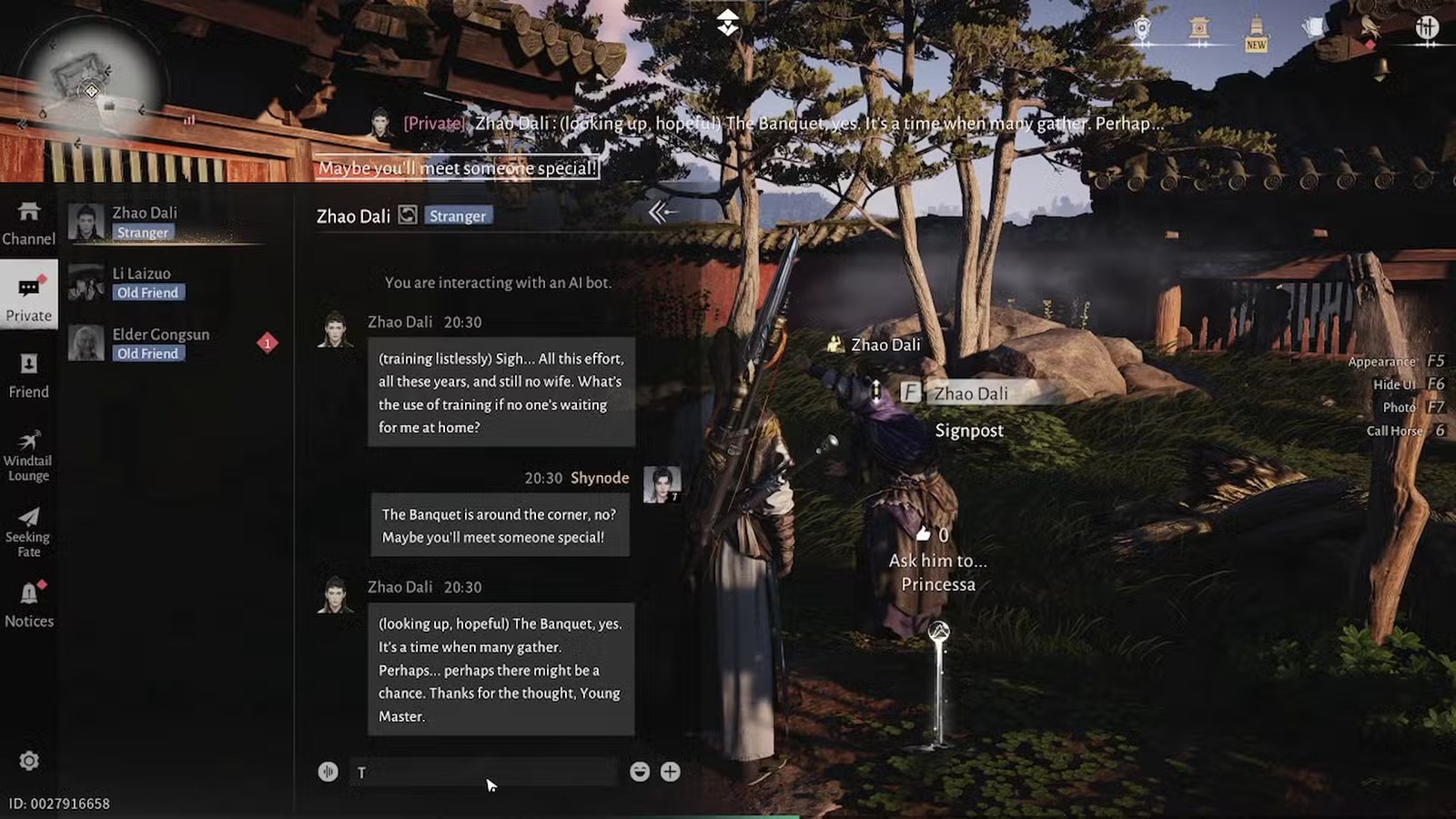The width and height of the screenshot is (1456, 819).
Task: Switch to the Private messages tab
Action: click(x=28, y=296)
